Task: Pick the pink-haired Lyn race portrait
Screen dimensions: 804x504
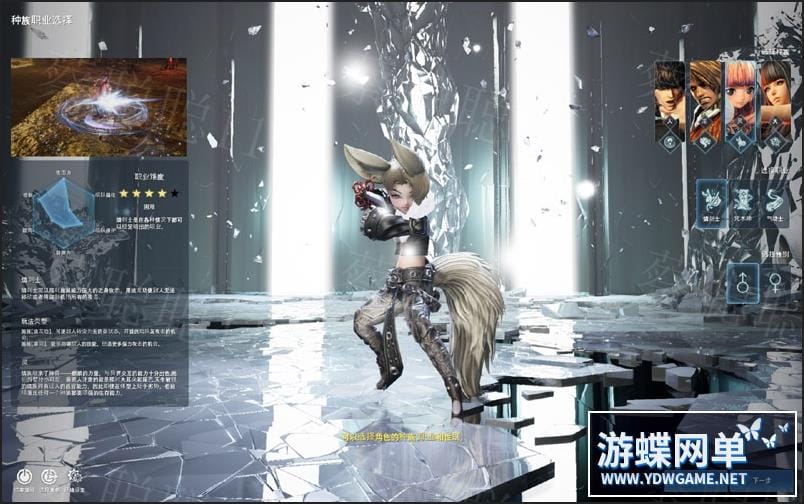Action: tap(740, 100)
